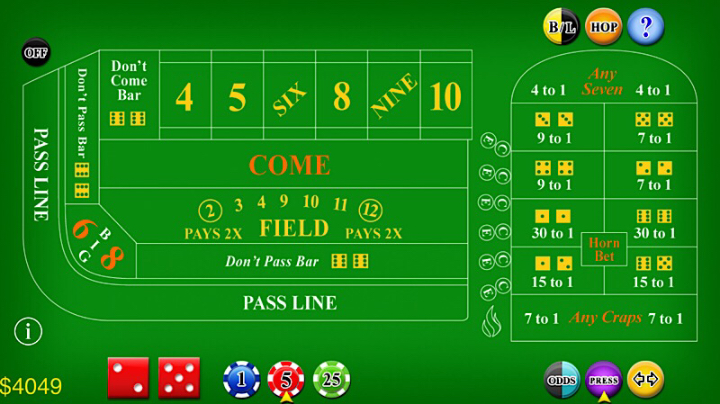Place a bet on number 4 box
Image resolution: width=720 pixels, height=404 pixels.
pos(184,97)
